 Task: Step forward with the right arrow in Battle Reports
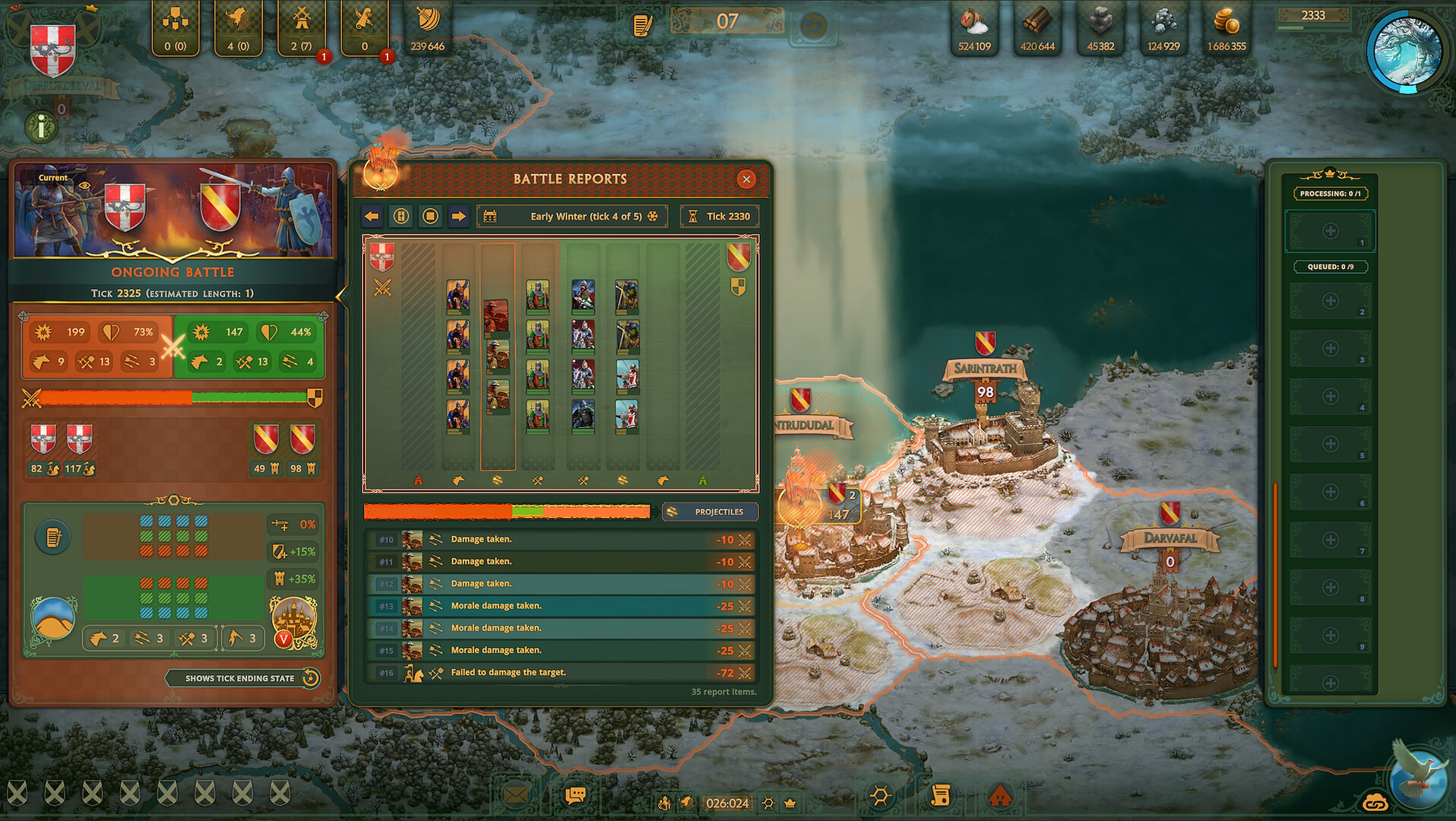459,217
